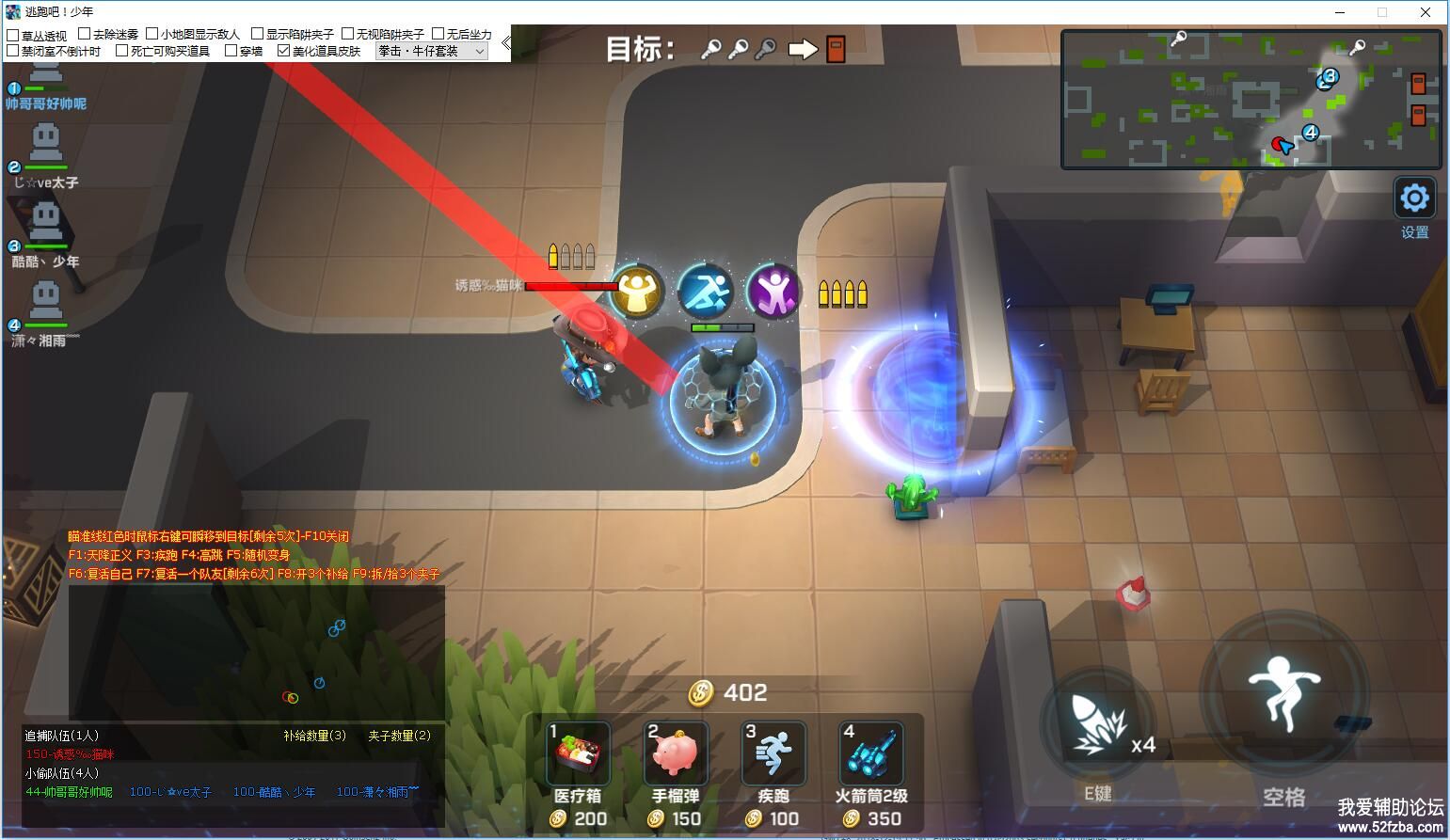Open the 设置 gear settings

pos(1414,198)
